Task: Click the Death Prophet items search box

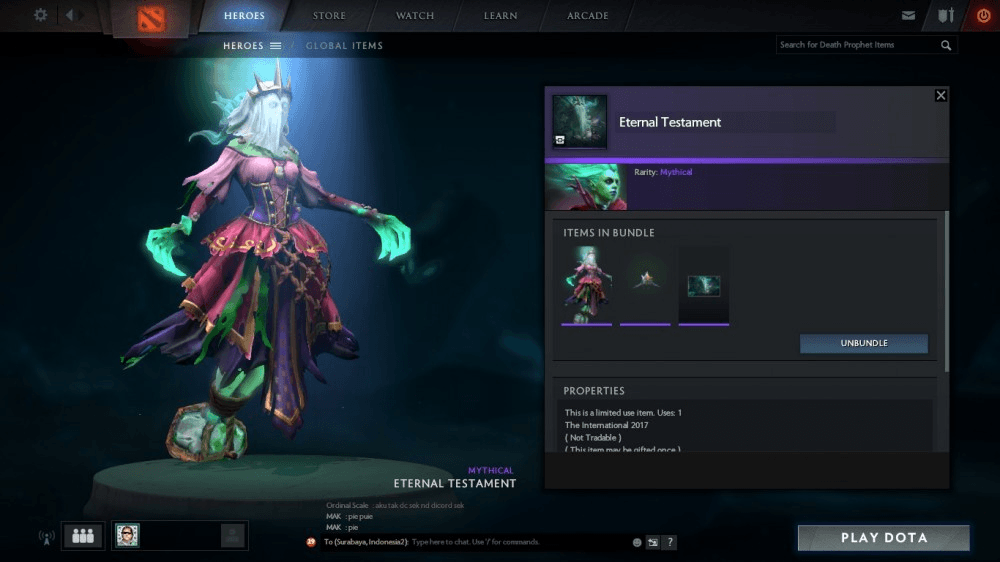Action: point(858,45)
